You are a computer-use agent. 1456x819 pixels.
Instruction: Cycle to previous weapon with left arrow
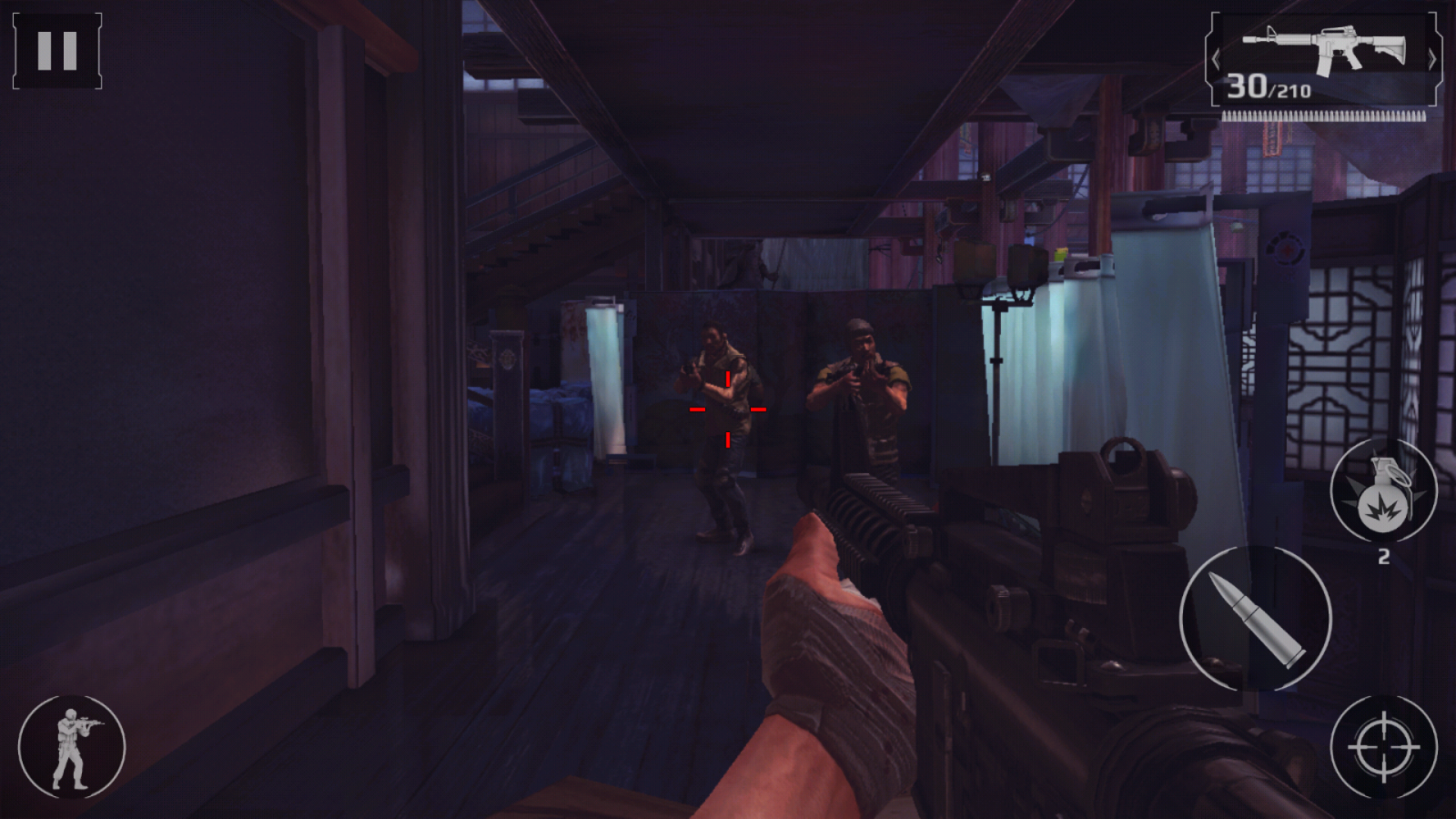click(x=1217, y=60)
